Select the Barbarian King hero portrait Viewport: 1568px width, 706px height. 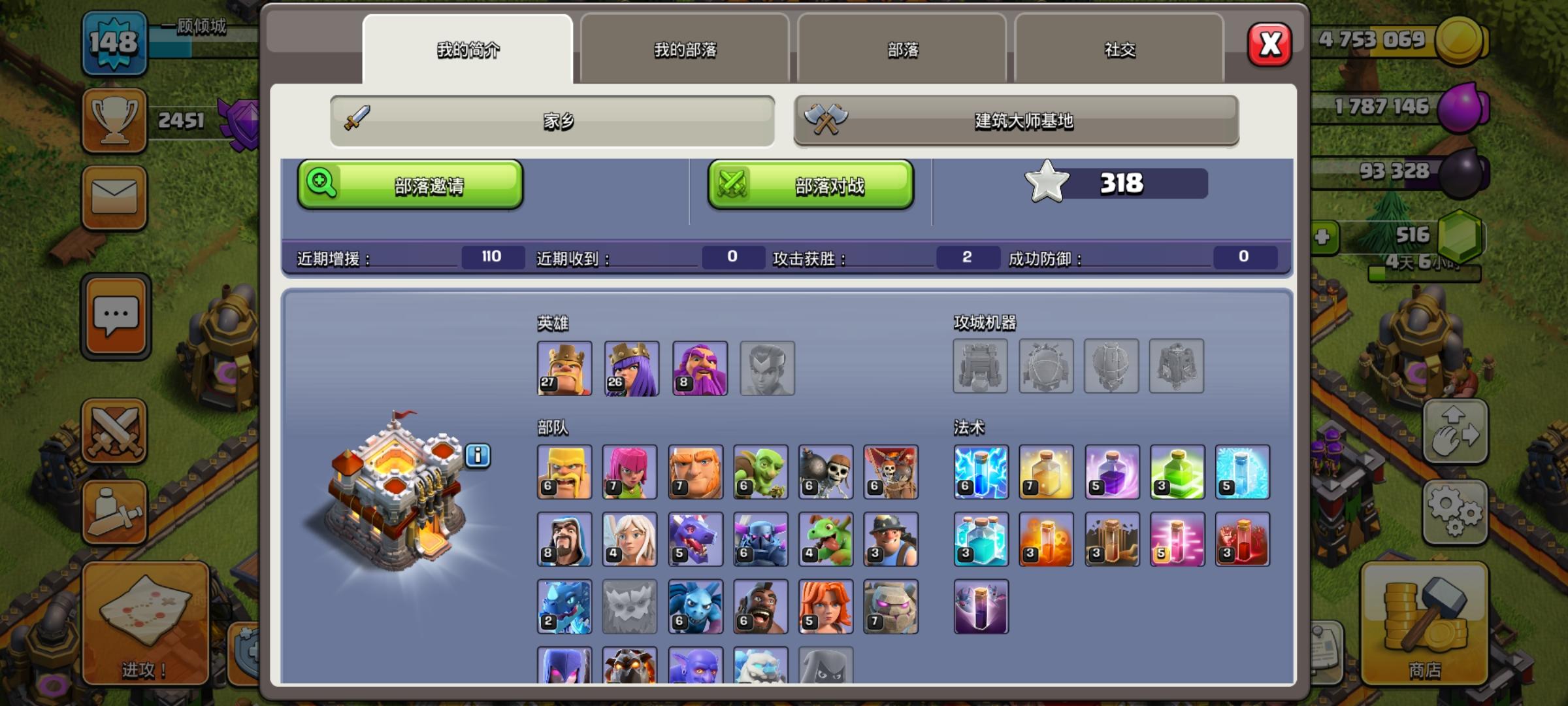[564, 368]
